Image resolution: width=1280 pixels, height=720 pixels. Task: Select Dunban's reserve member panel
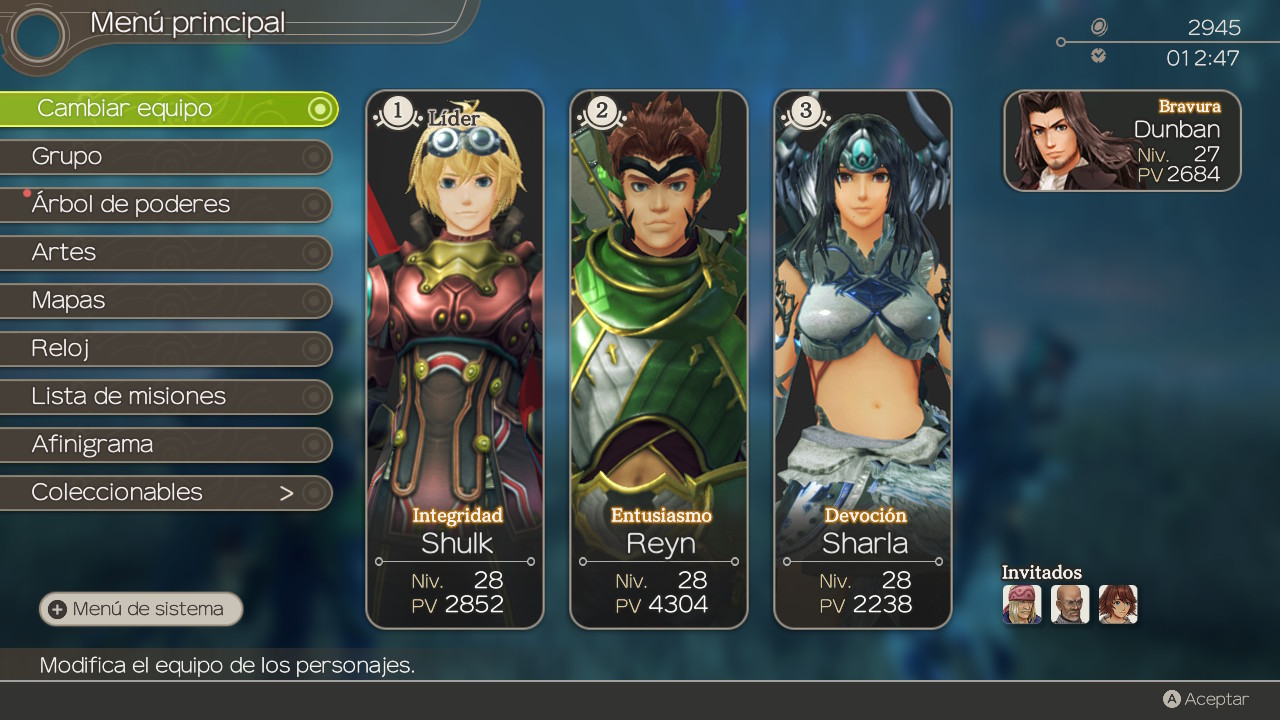(x=1122, y=140)
